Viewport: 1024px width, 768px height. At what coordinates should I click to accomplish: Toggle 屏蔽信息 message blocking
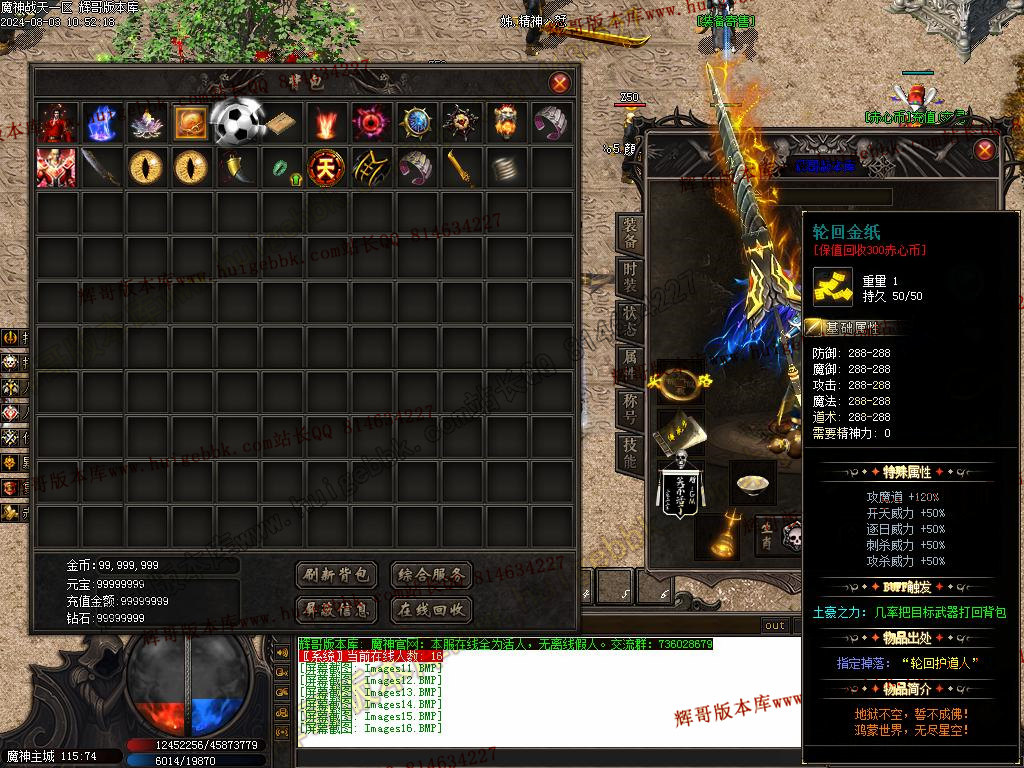[337, 608]
